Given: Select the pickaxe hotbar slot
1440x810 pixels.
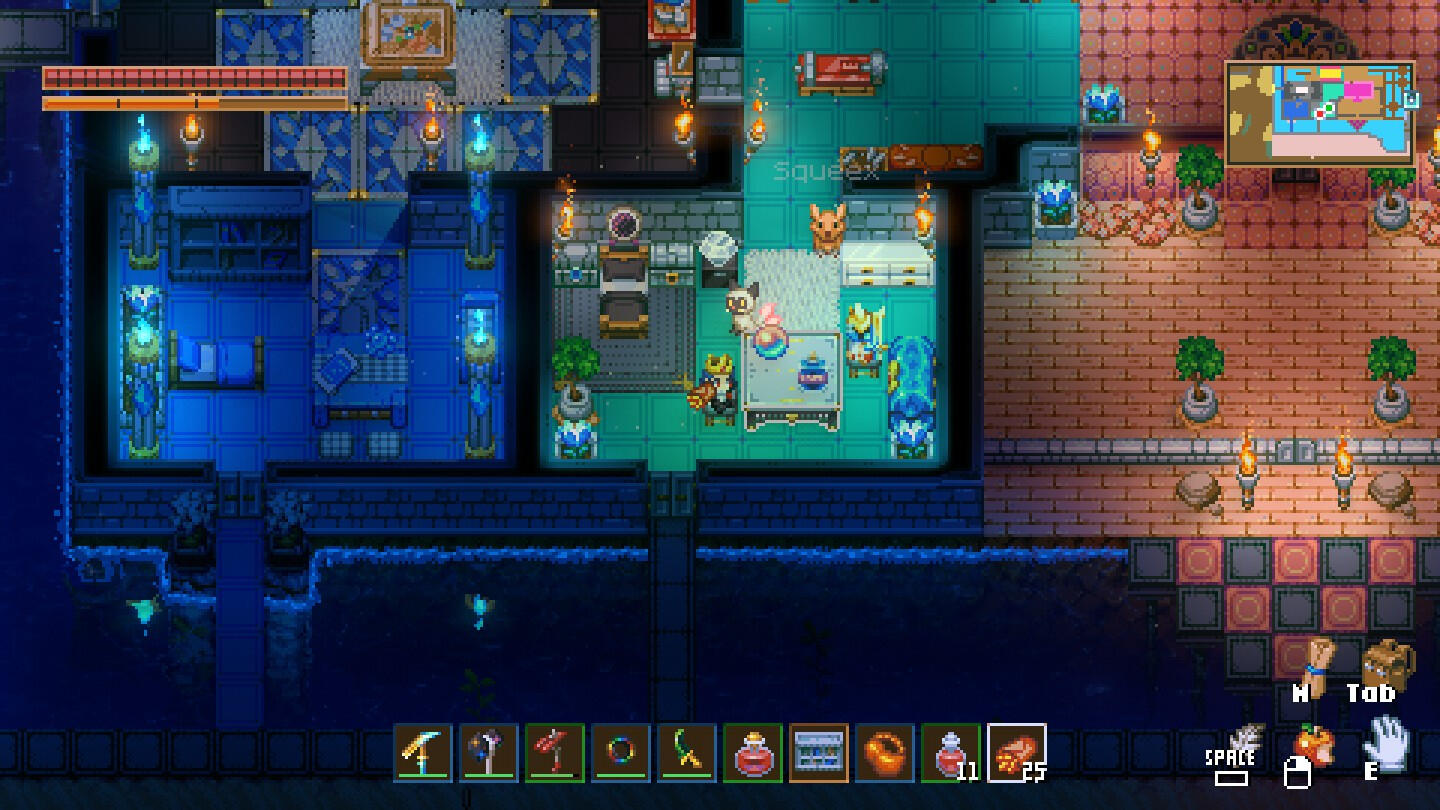Looking at the screenshot, I should point(423,752).
